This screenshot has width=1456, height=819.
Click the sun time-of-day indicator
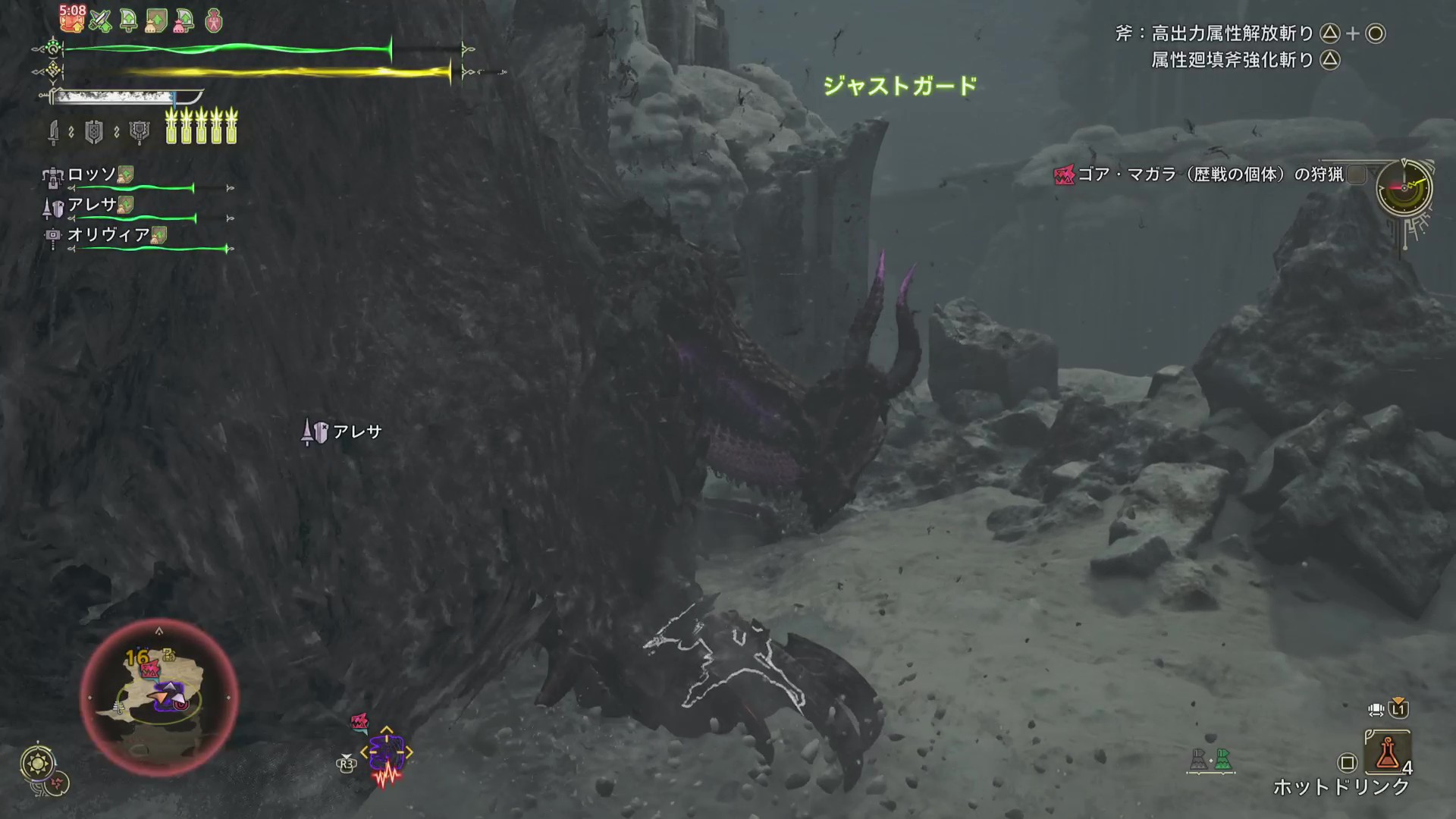pyautogui.click(x=37, y=762)
